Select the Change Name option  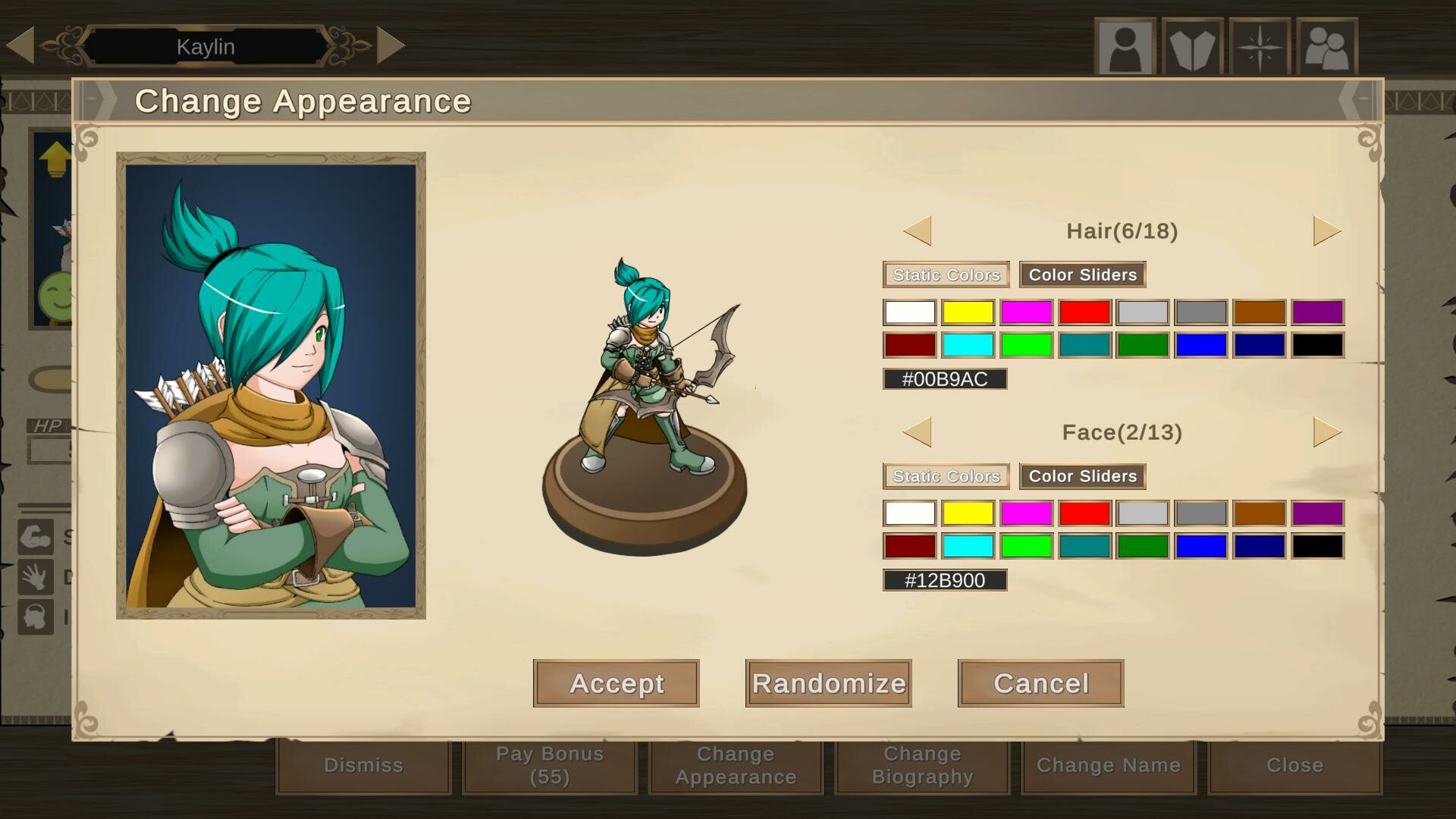coord(1107,765)
